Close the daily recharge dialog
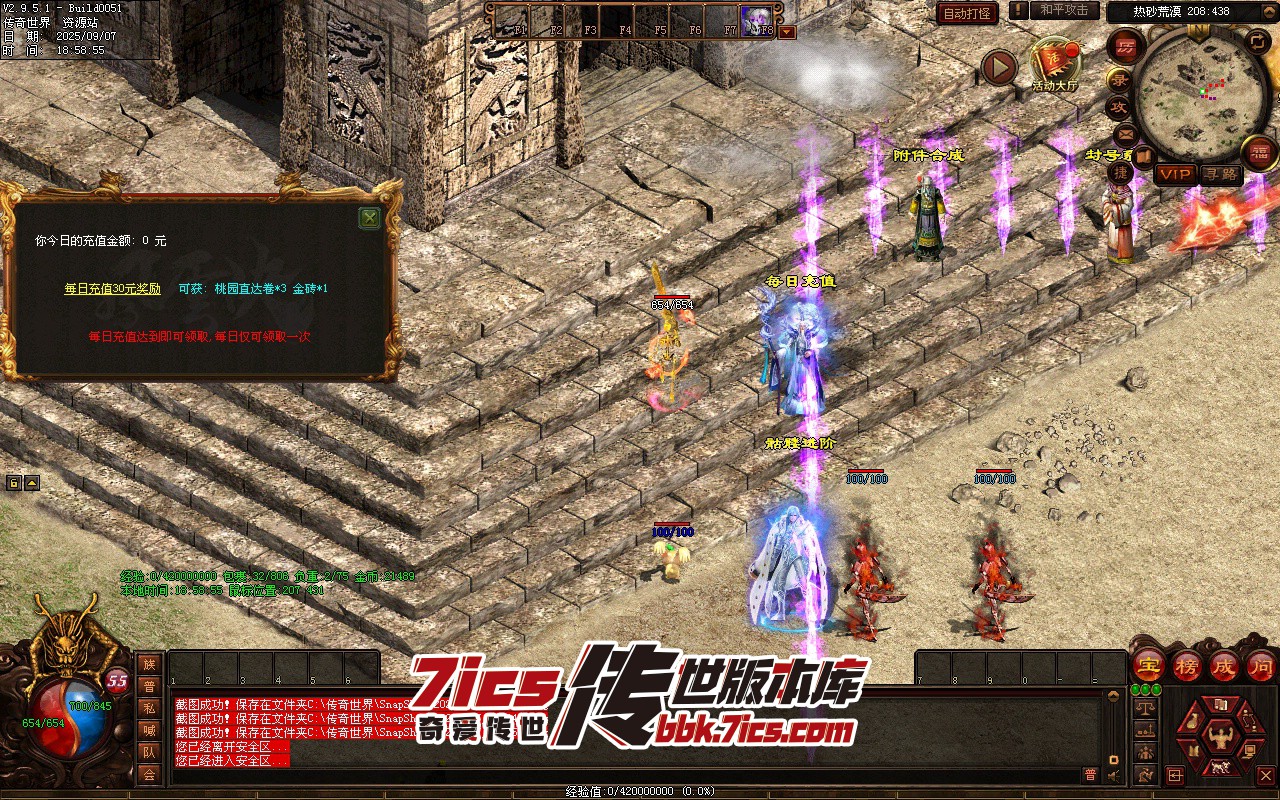The image size is (1280, 800). tap(369, 218)
